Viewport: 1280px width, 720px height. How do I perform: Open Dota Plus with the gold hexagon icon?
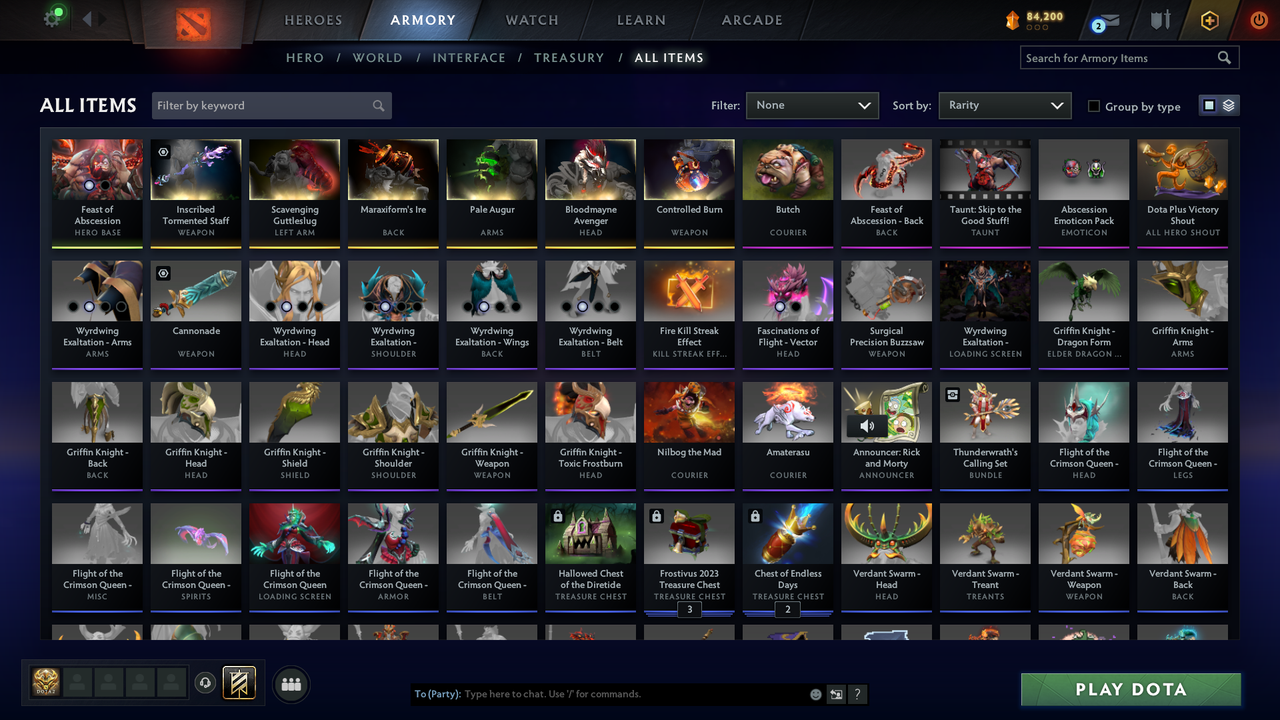(1209, 18)
